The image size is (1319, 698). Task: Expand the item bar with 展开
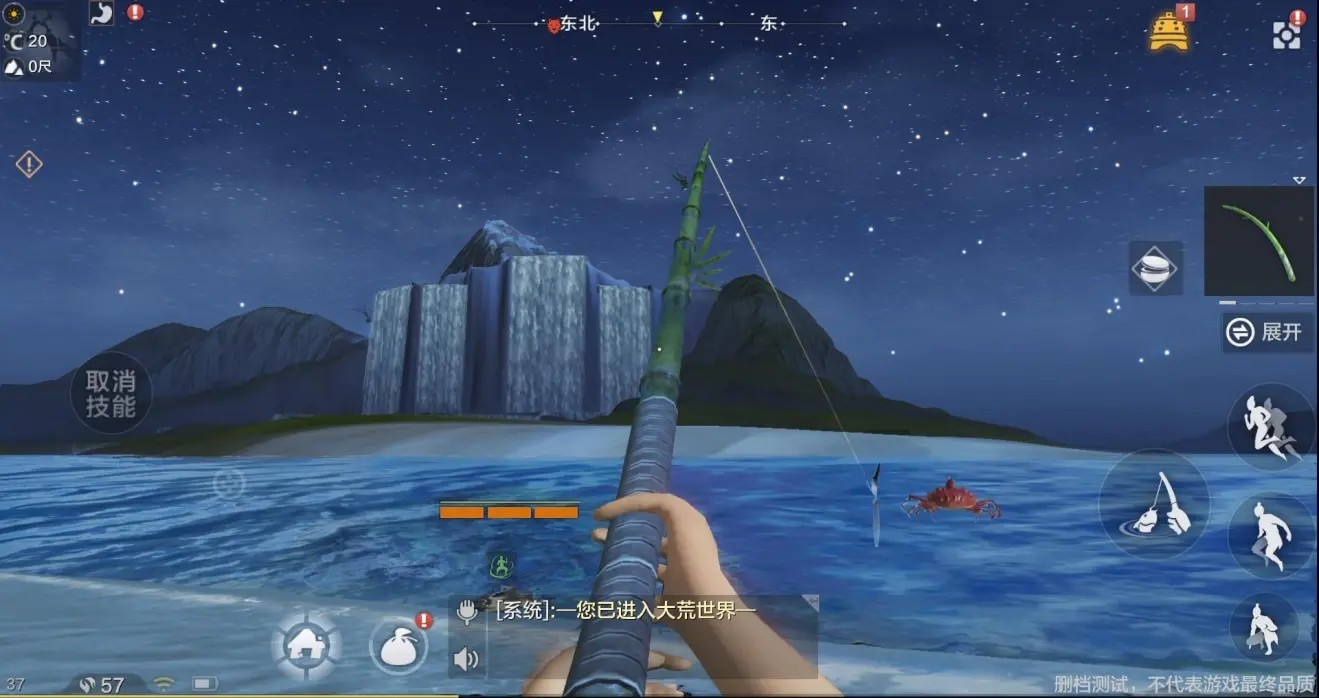point(1267,332)
